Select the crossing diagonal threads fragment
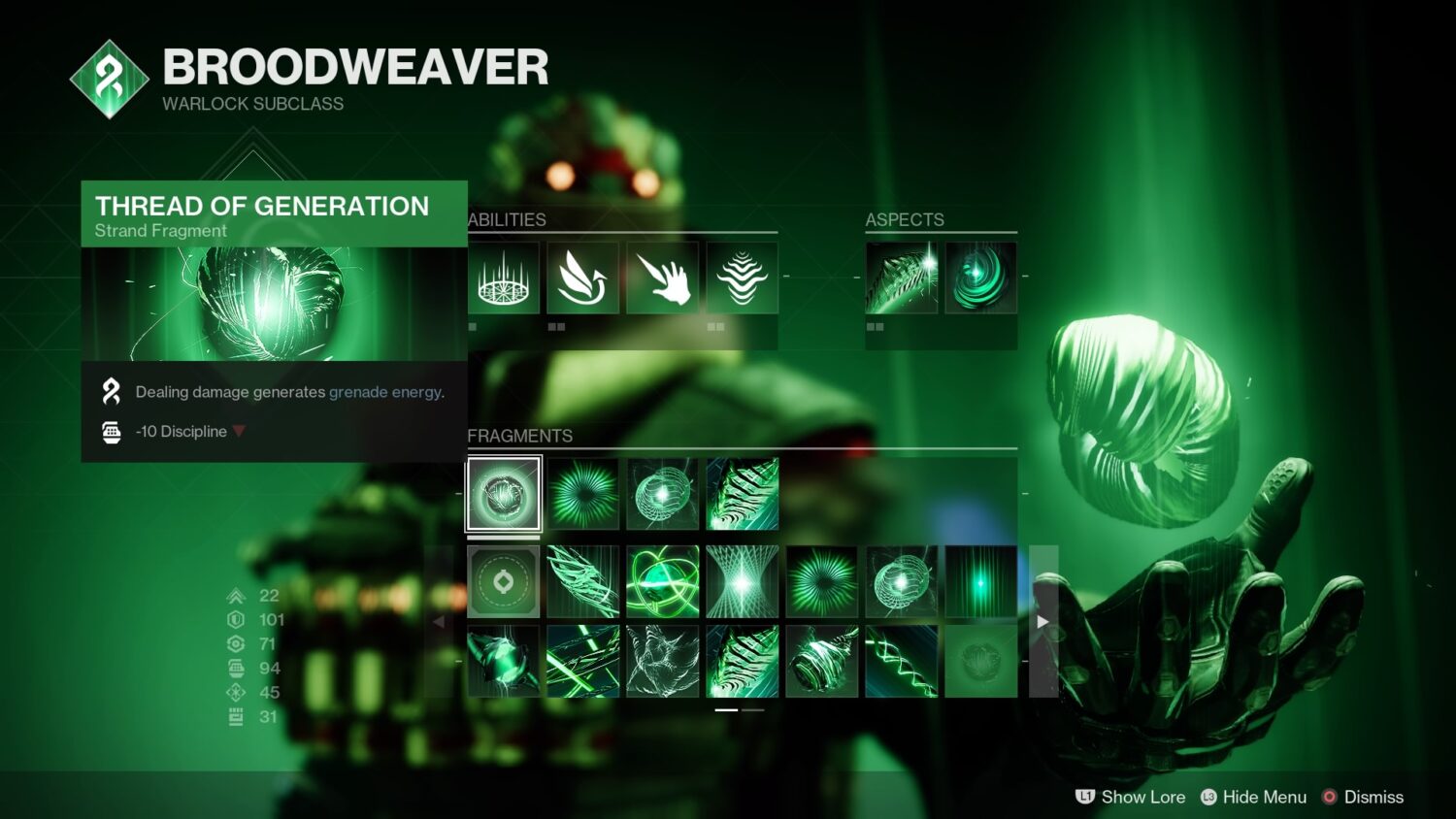 click(x=582, y=661)
